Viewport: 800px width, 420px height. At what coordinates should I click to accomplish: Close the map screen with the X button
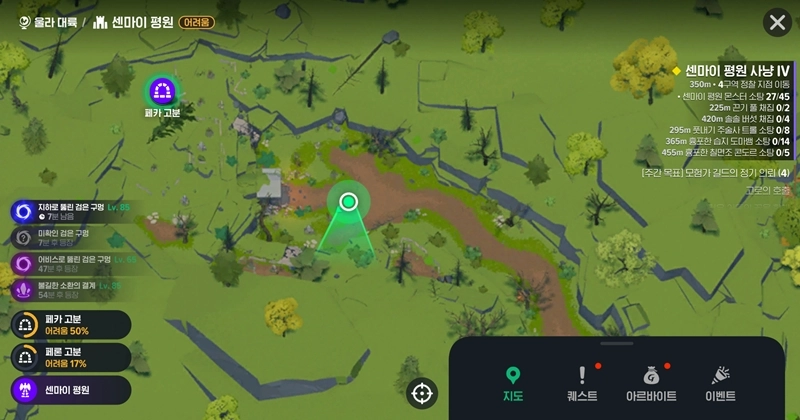[x=777, y=23]
